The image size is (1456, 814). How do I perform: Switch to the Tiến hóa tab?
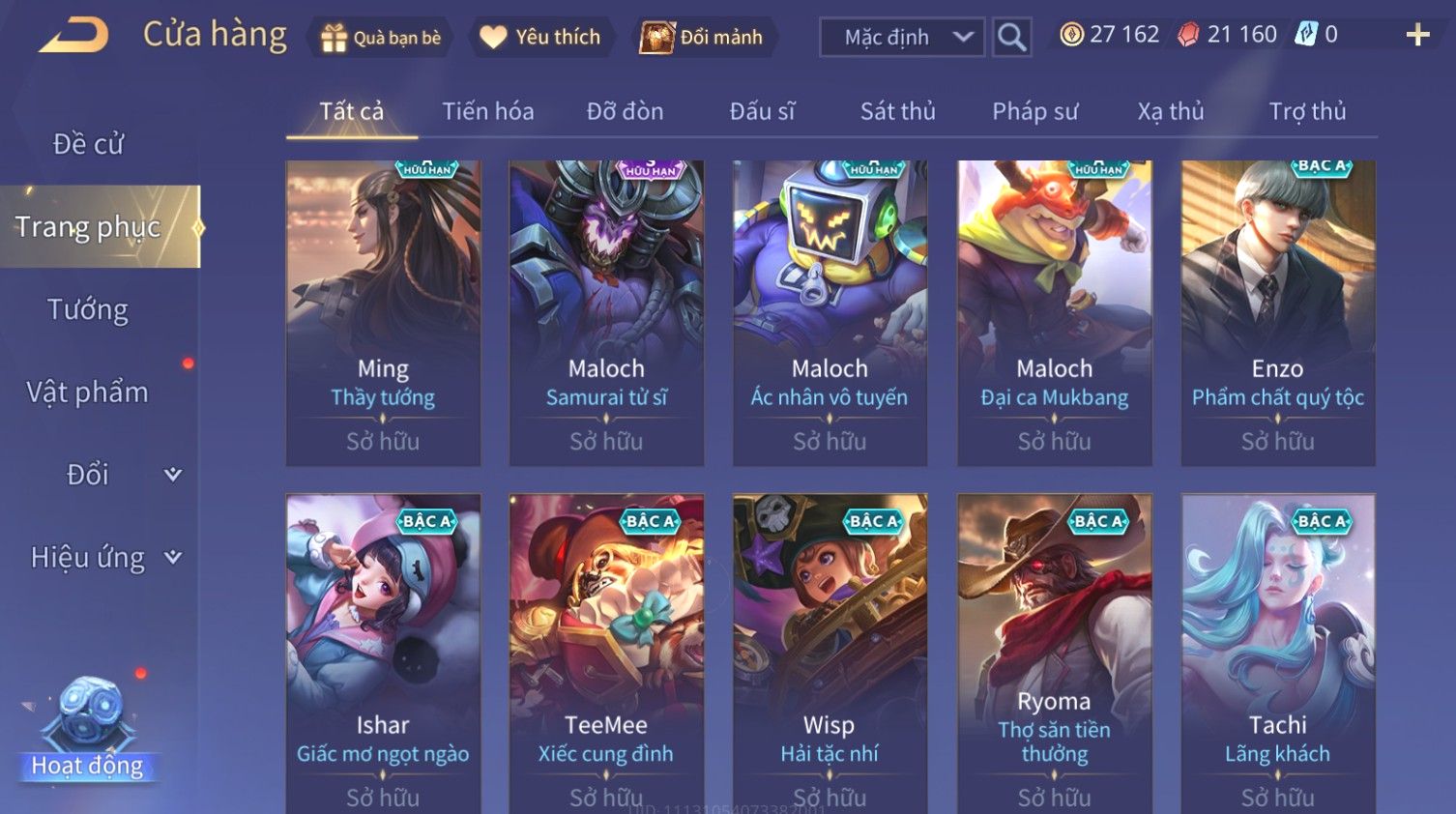(487, 112)
